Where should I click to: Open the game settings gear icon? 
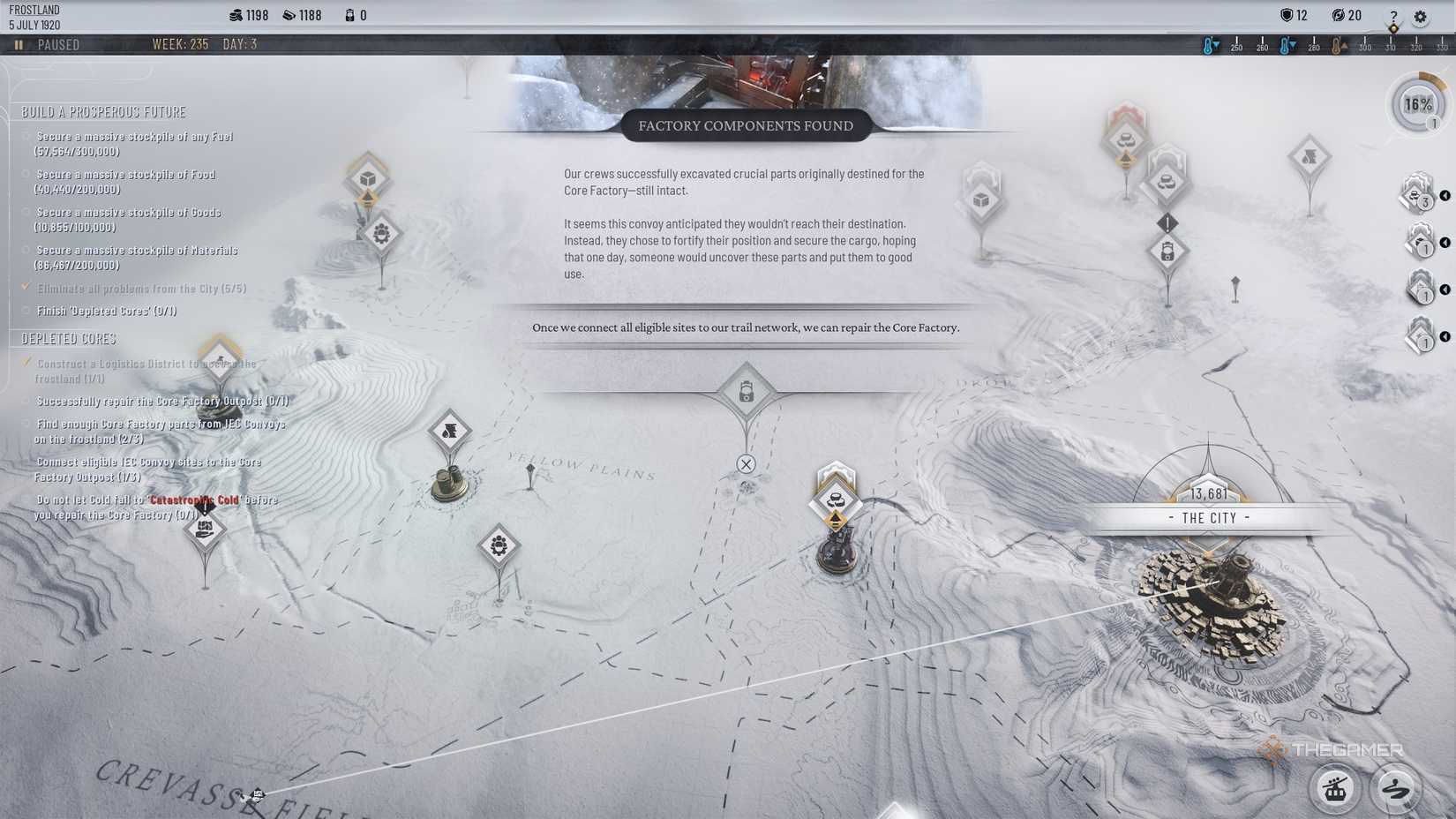tap(1420, 17)
